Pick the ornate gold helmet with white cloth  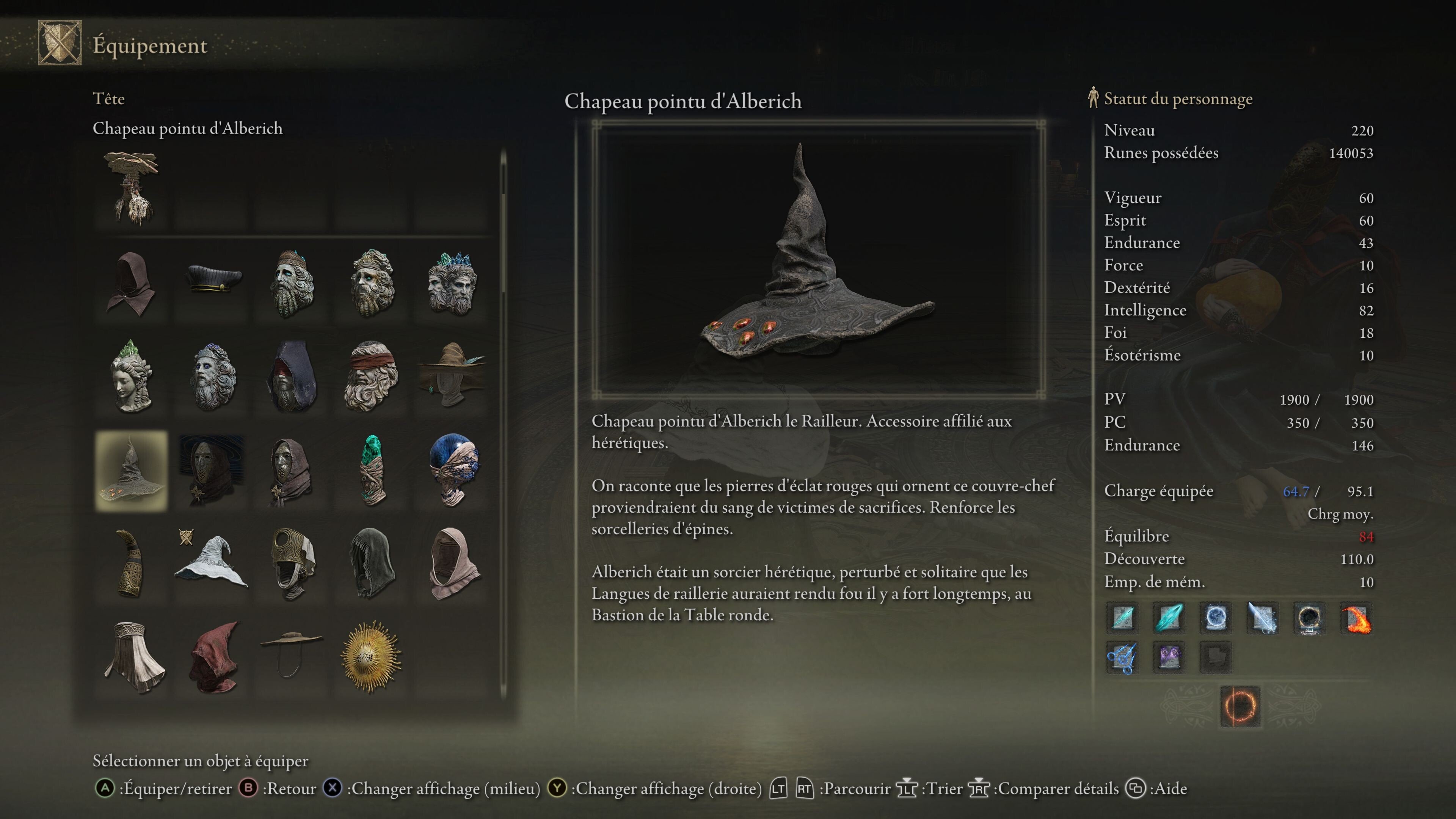[x=292, y=563]
